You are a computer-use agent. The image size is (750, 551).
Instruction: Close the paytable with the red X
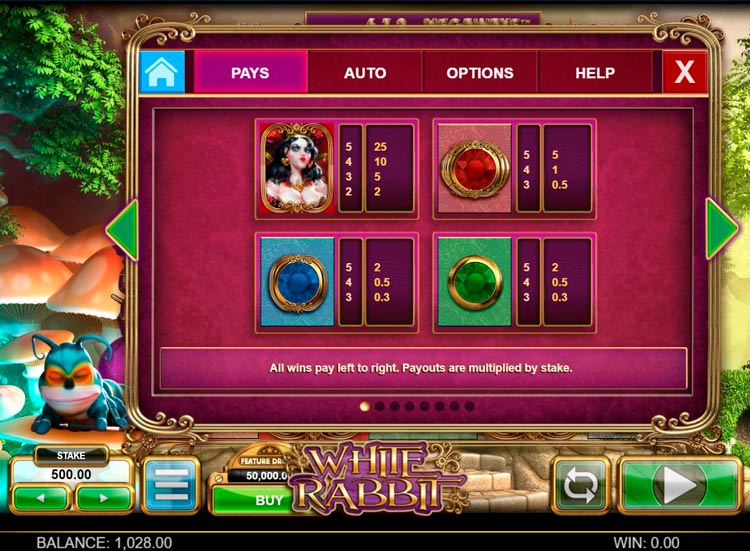click(685, 72)
